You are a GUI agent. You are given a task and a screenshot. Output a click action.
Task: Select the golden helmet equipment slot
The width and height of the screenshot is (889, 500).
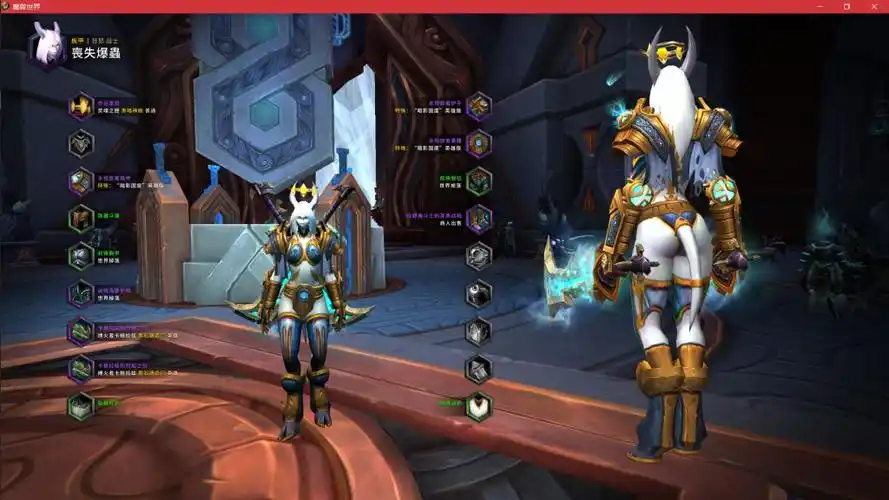(x=81, y=106)
